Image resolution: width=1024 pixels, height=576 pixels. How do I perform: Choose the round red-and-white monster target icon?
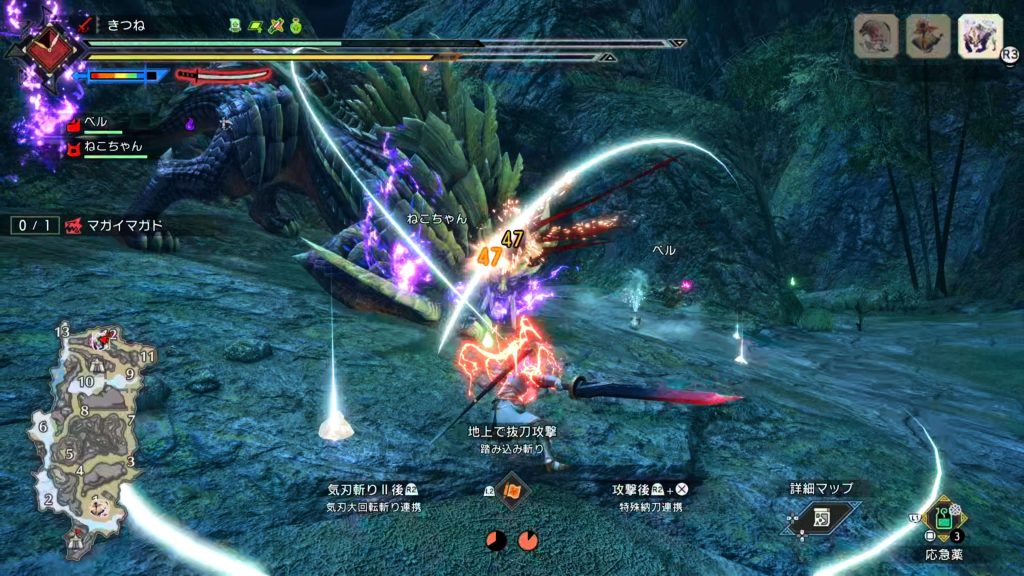pyautogui.click(x=876, y=36)
